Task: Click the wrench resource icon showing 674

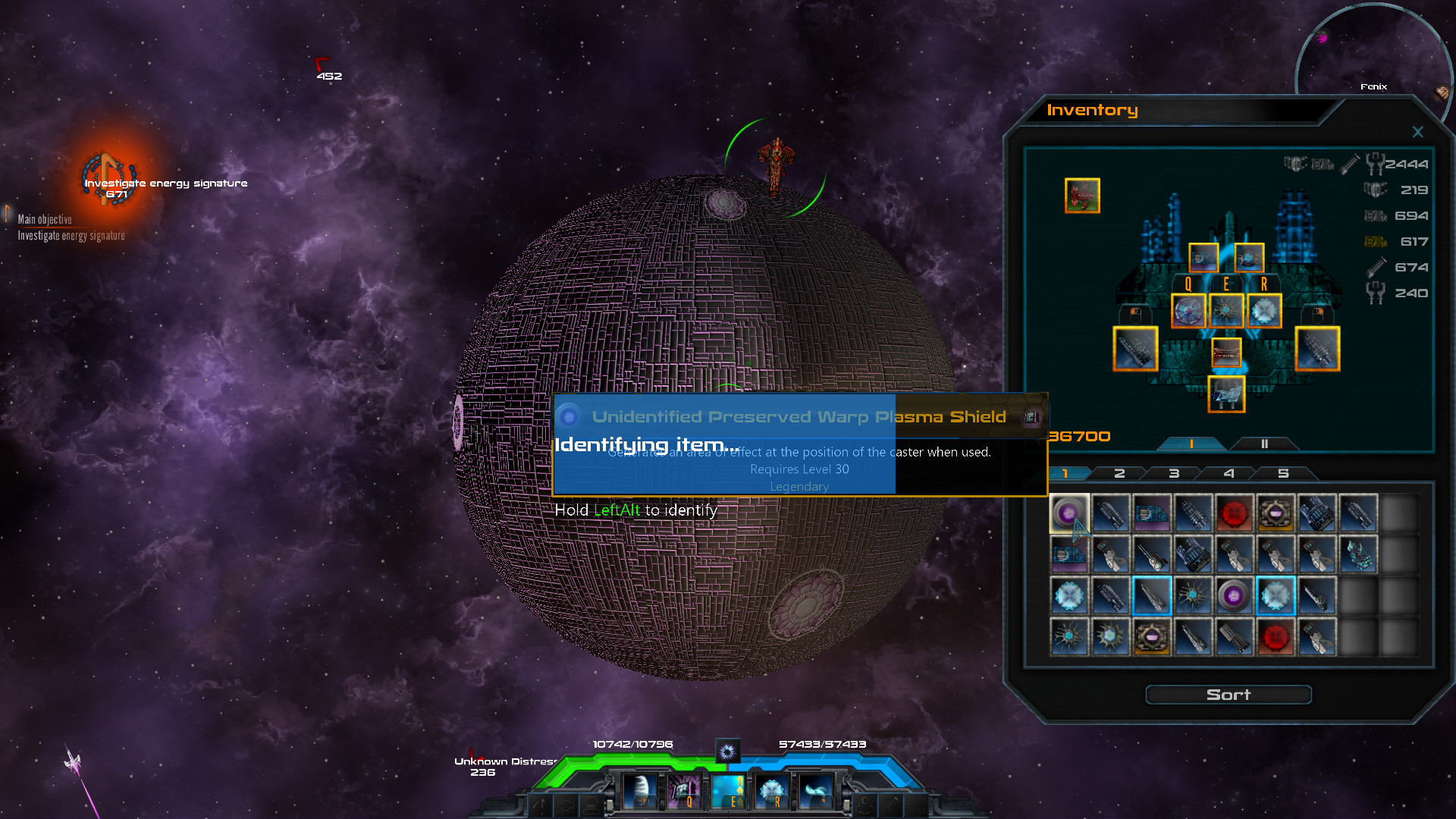Action: (x=1376, y=267)
